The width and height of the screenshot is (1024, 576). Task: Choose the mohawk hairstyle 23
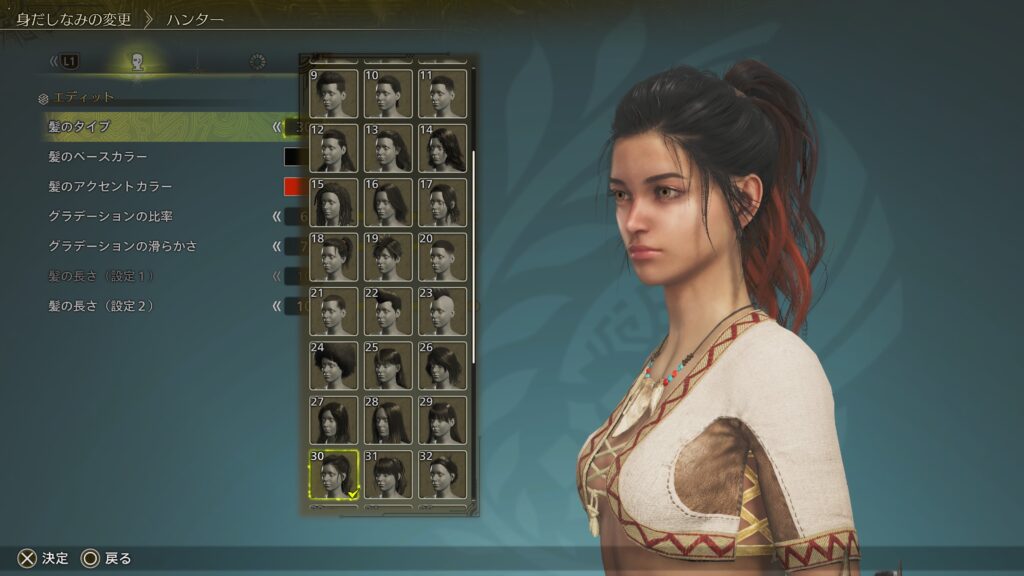(442, 311)
